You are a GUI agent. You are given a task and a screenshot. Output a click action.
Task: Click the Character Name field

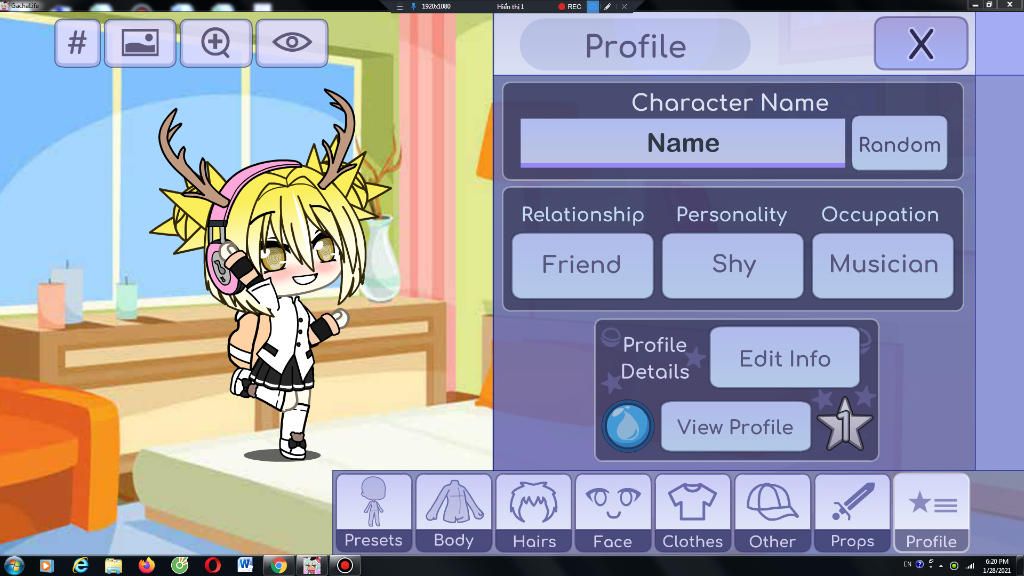coord(682,143)
